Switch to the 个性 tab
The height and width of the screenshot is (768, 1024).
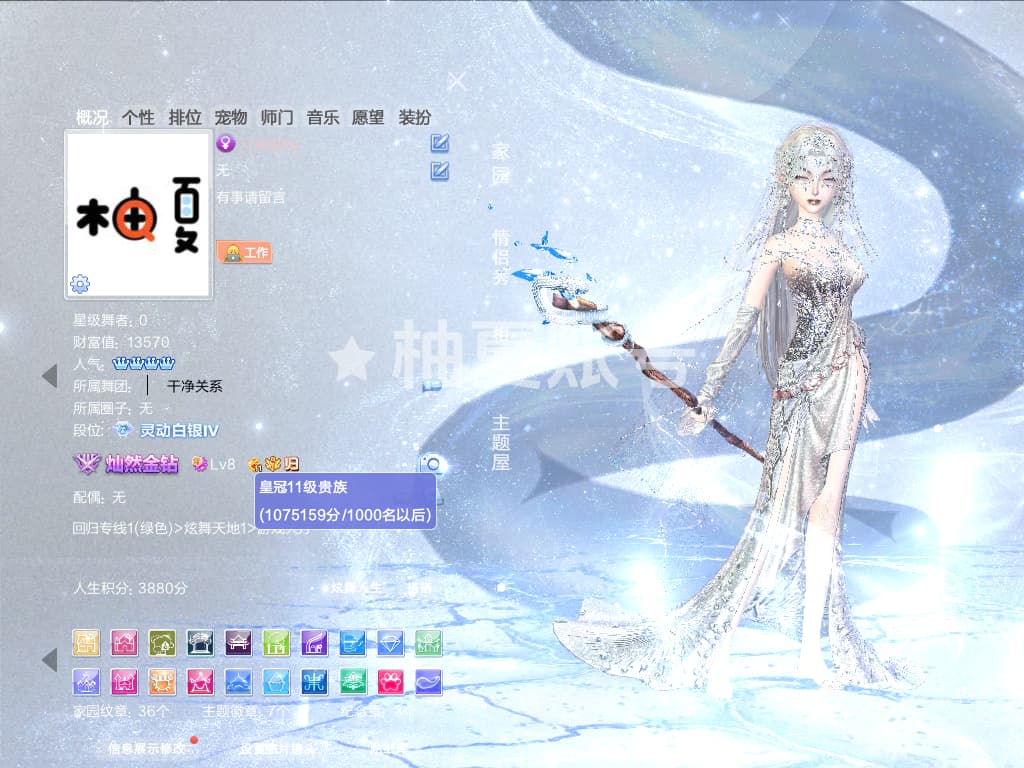138,117
